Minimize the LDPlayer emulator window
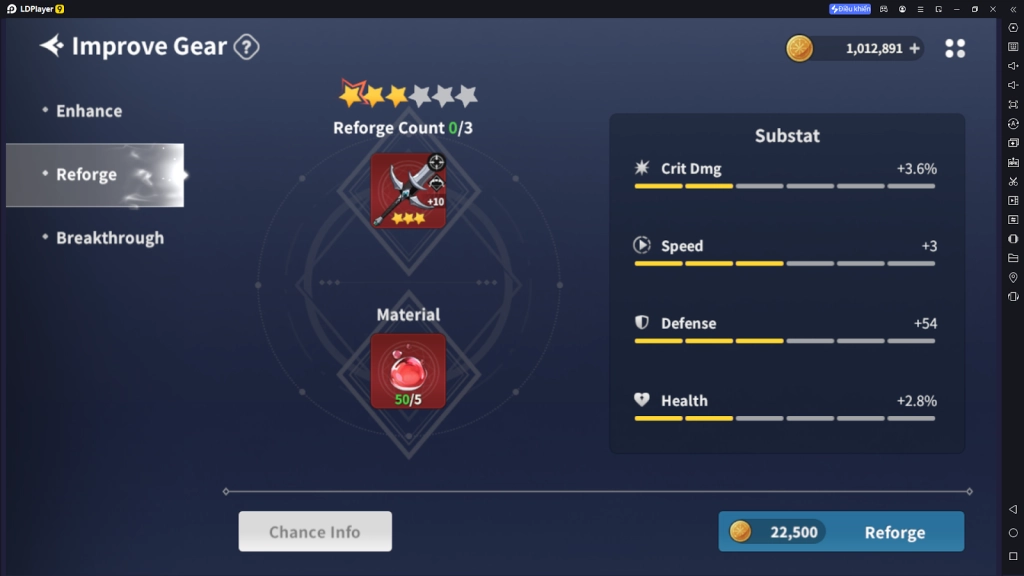Image resolution: width=1024 pixels, height=576 pixels. pyautogui.click(x=956, y=9)
